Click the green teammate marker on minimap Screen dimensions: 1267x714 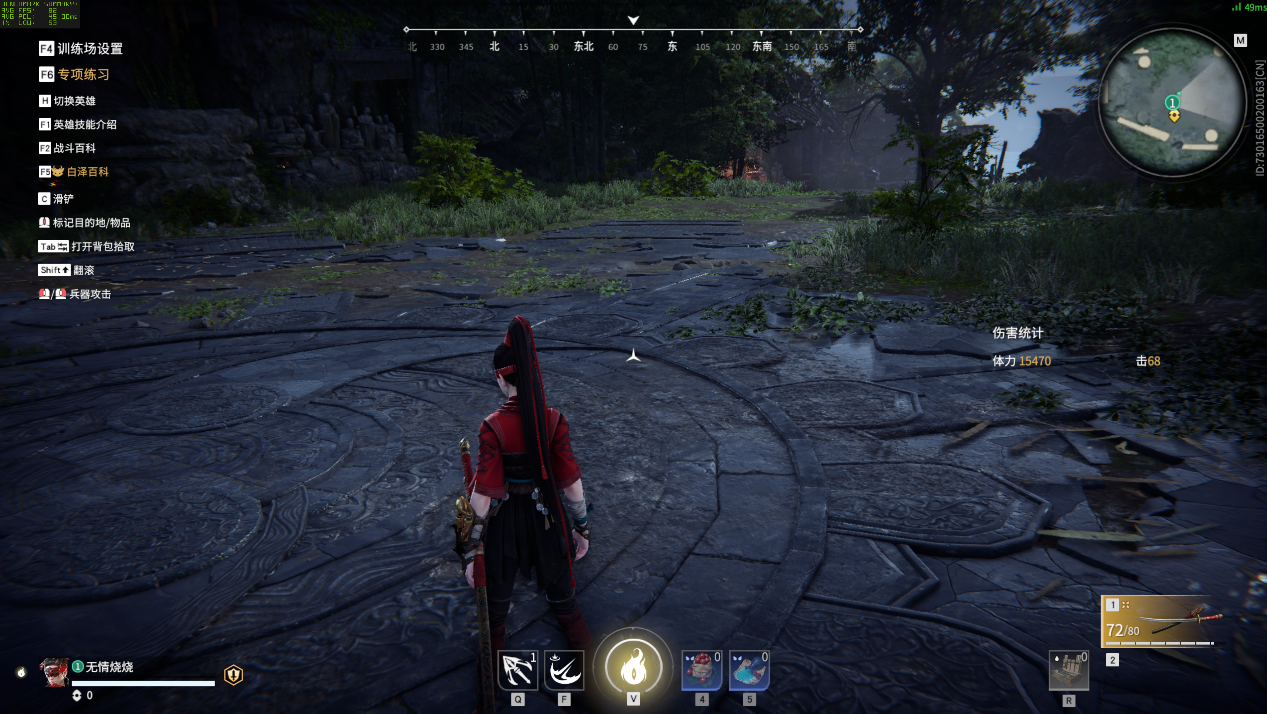(x=1171, y=102)
